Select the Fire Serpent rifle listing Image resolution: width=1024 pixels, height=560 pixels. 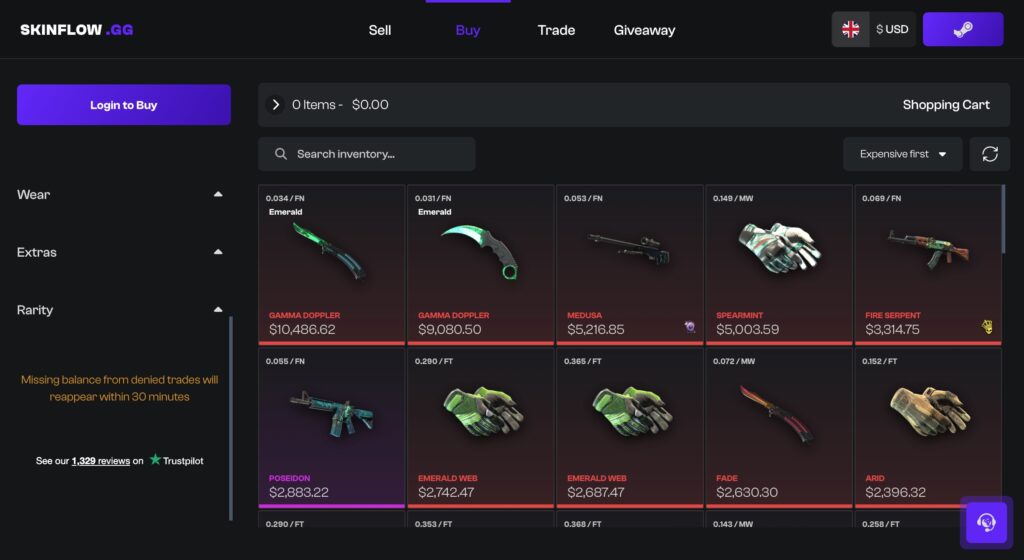point(927,263)
